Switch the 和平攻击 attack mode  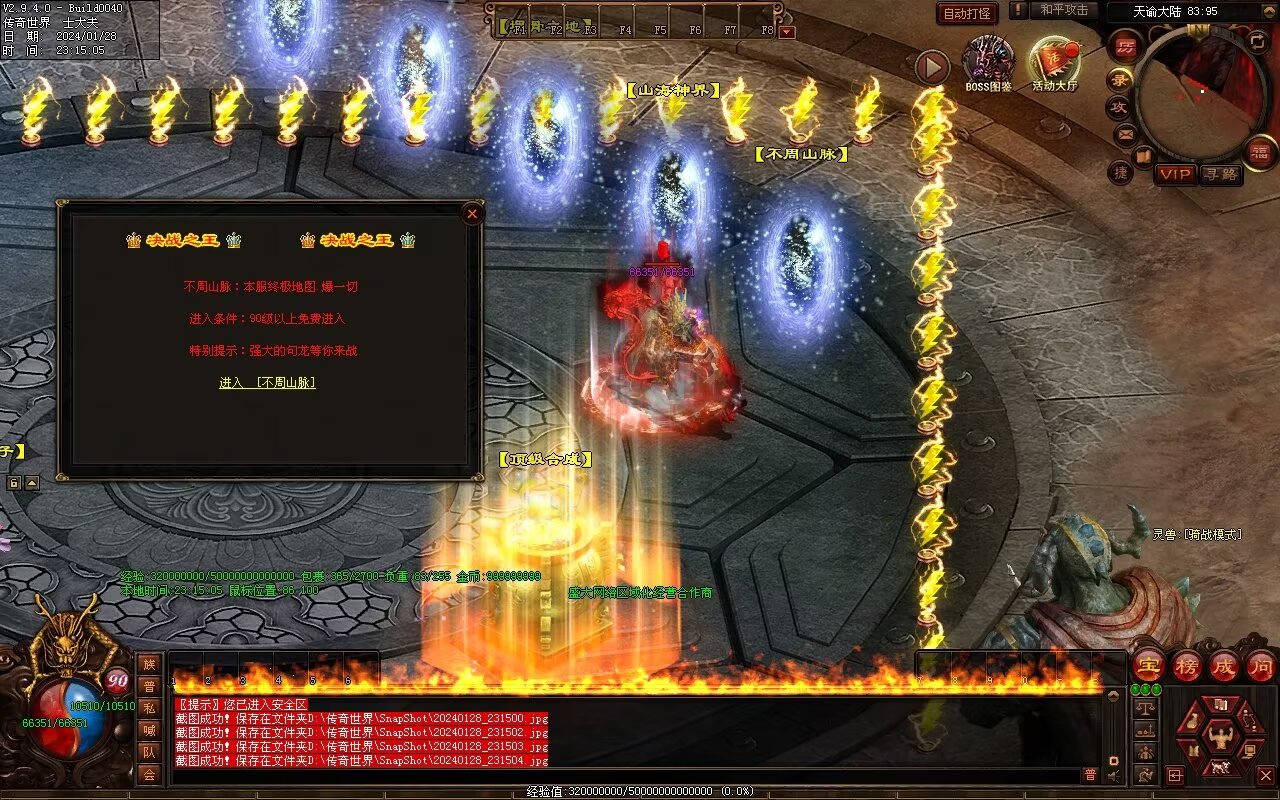[x=1063, y=10]
